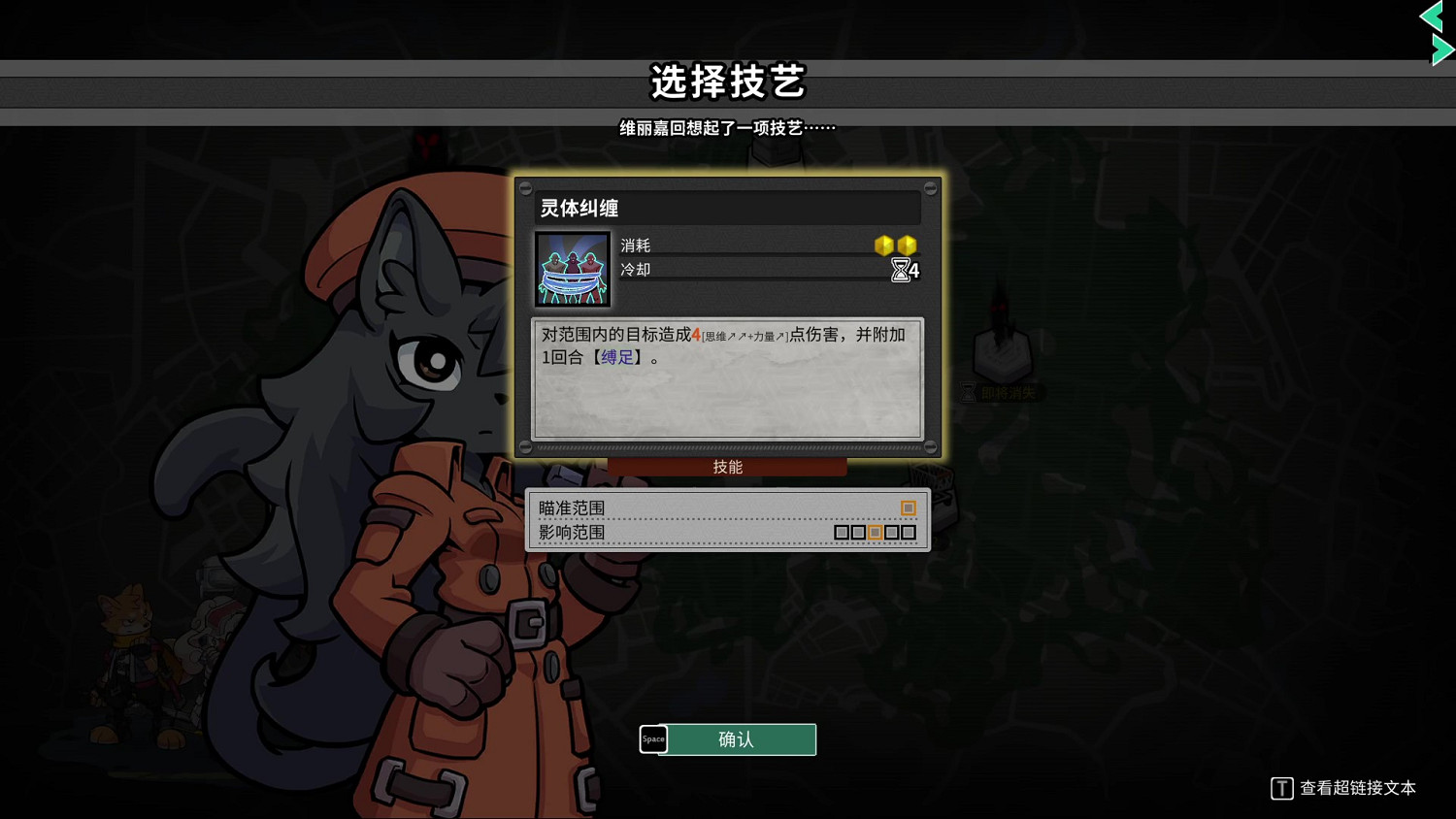The width and height of the screenshot is (1456, 819).
Task: Click the orange center square in 影响范围 row
Action: [x=877, y=532]
